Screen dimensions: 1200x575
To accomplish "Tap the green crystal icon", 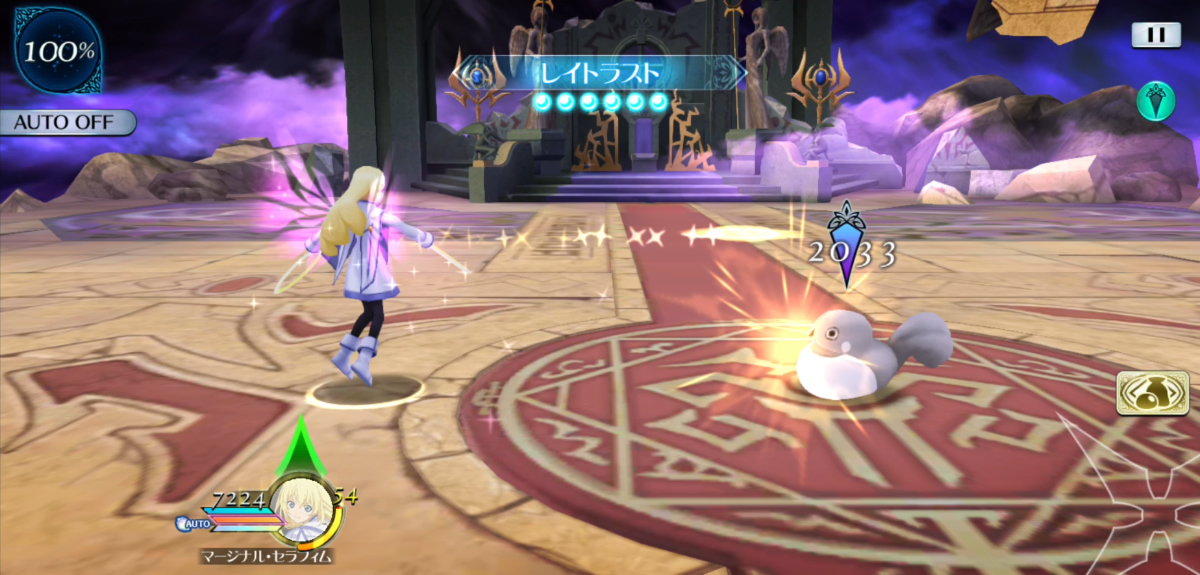I will point(1155,101).
